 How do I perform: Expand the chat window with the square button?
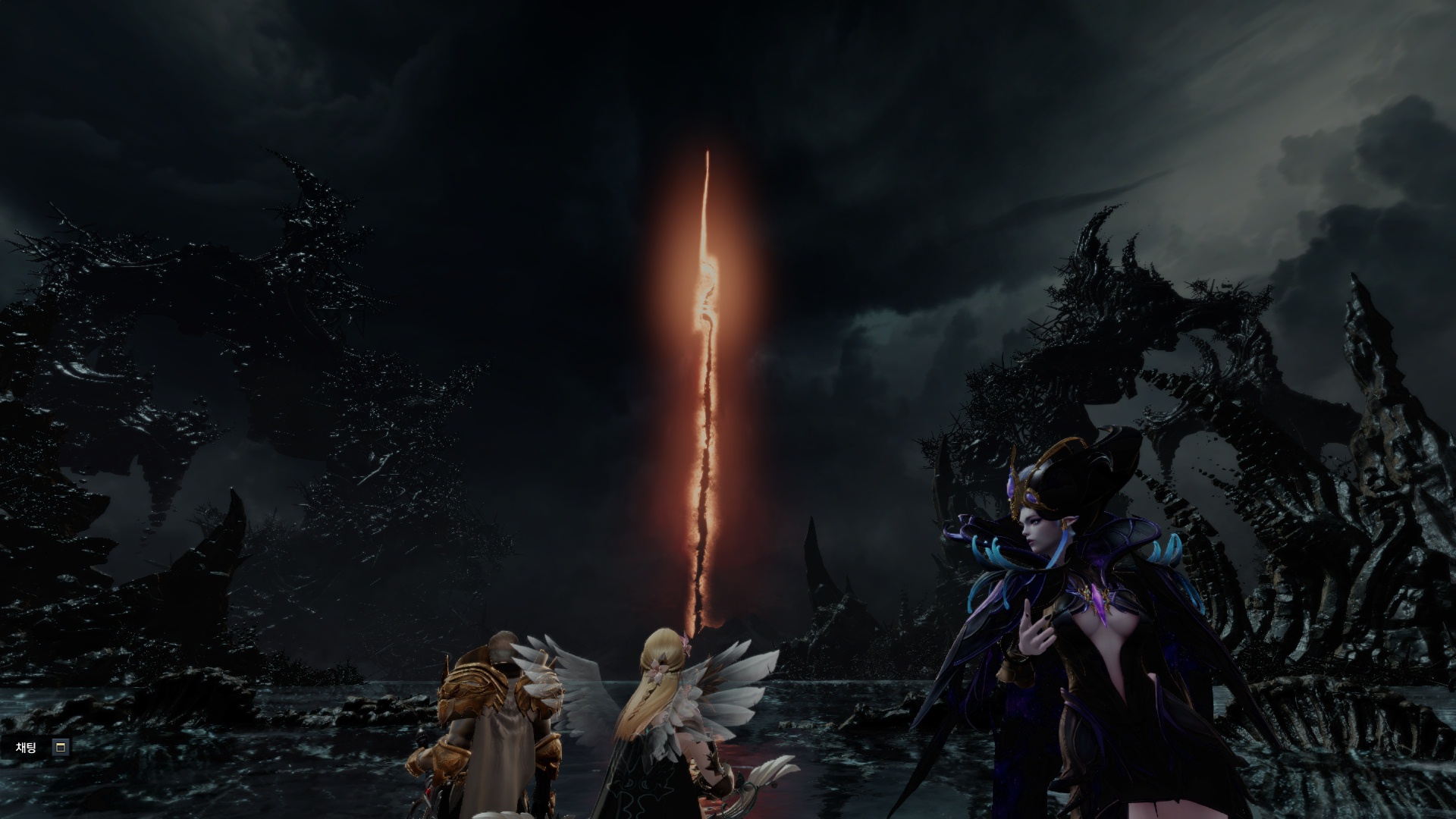(x=61, y=748)
